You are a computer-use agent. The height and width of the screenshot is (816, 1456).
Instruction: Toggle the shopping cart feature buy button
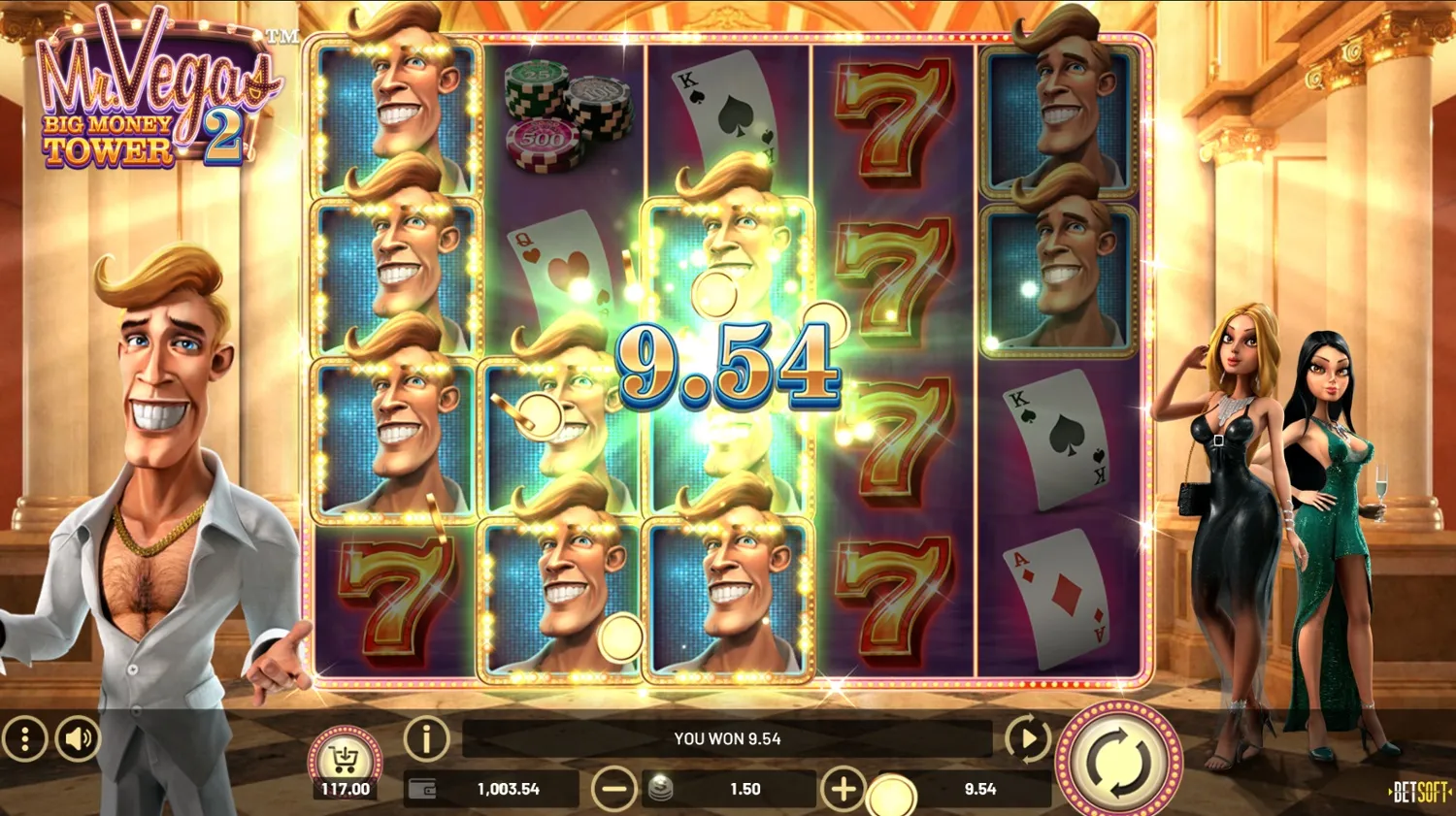click(x=345, y=755)
